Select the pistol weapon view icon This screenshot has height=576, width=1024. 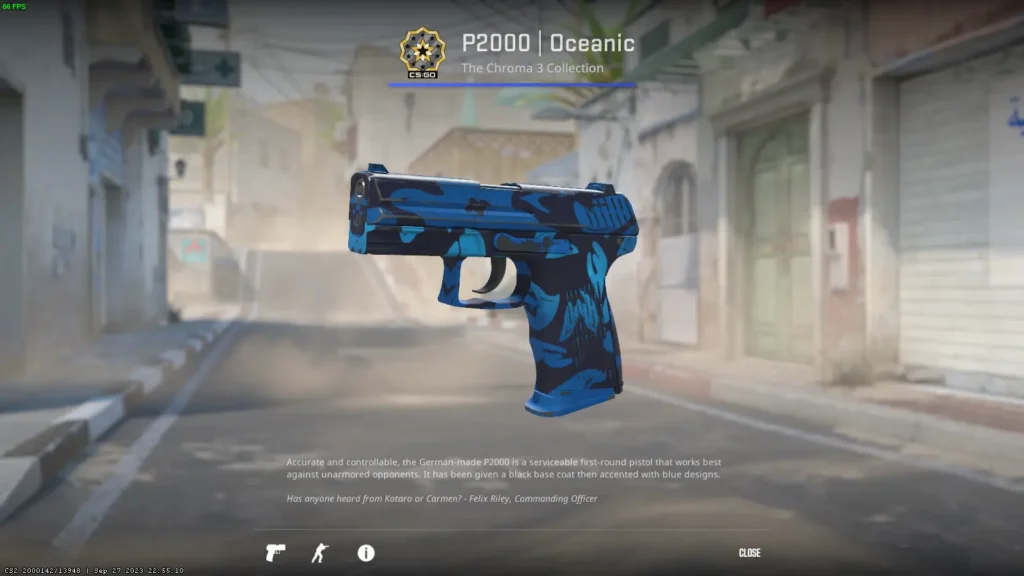[x=275, y=553]
